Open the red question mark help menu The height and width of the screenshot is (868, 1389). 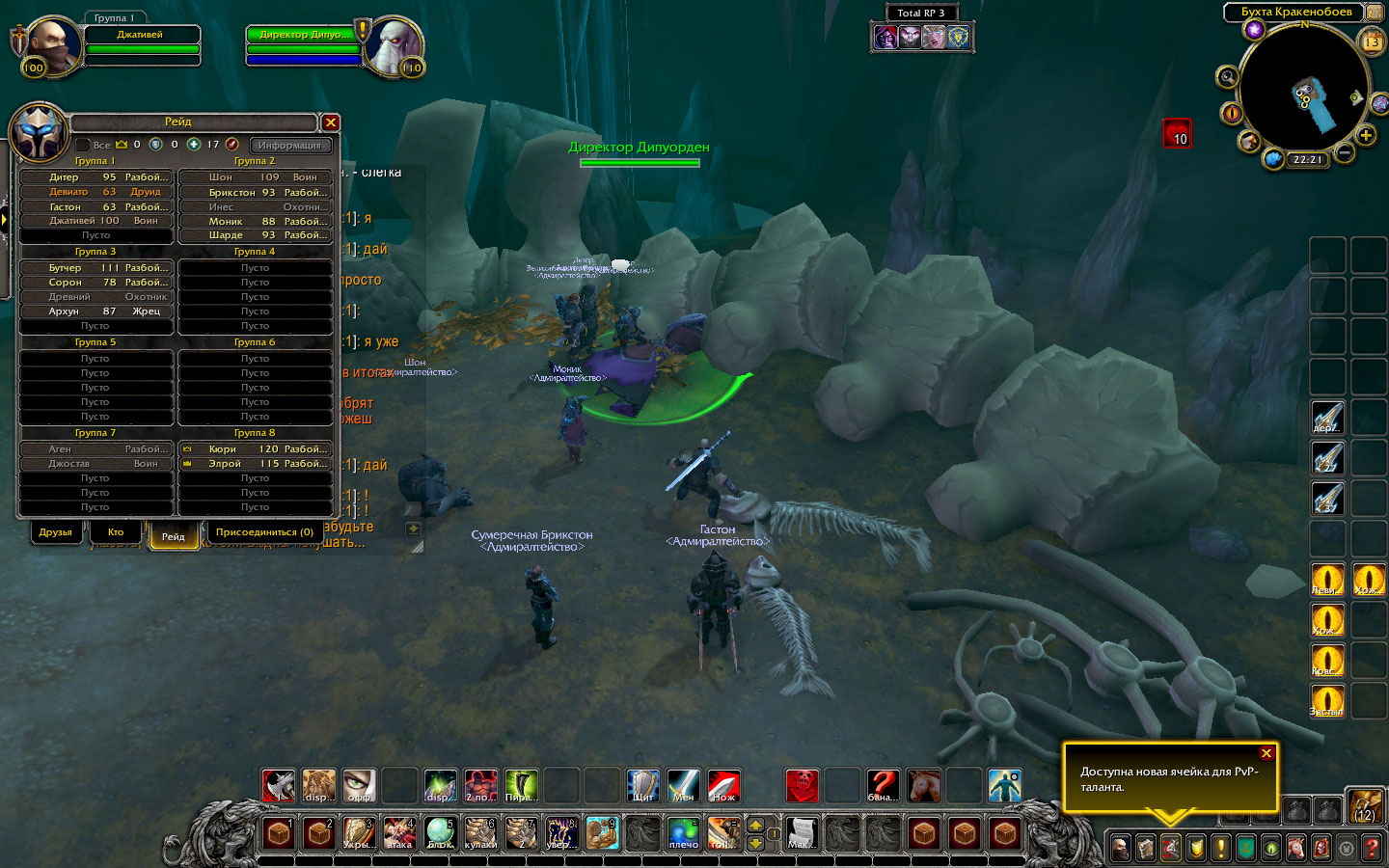pyautogui.click(x=1371, y=849)
